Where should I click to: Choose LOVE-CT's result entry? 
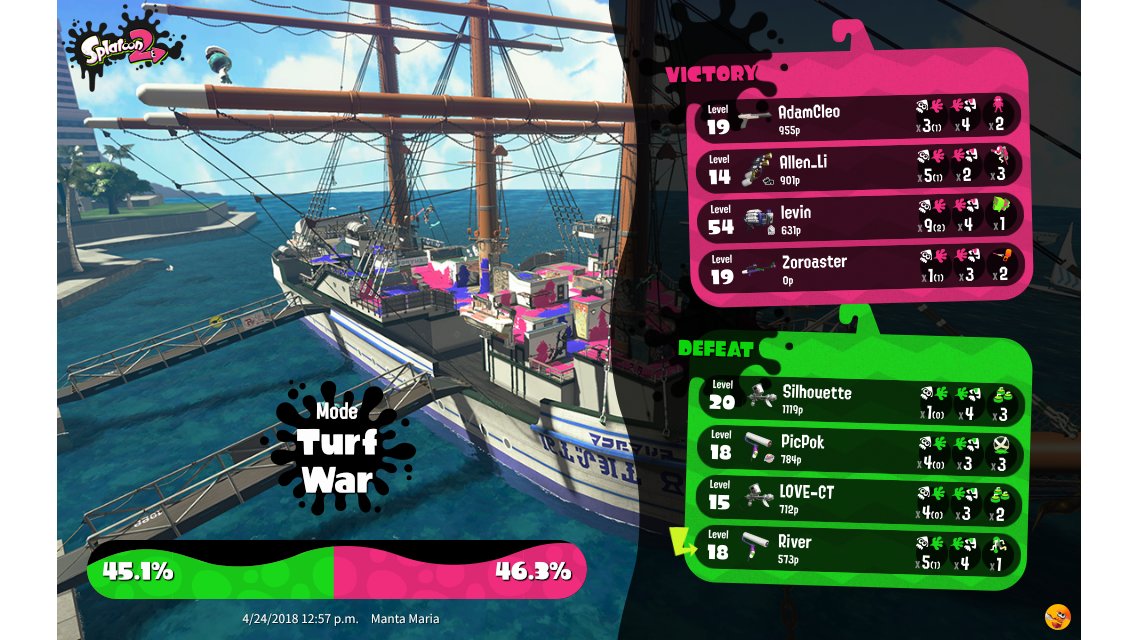point(858,499)
